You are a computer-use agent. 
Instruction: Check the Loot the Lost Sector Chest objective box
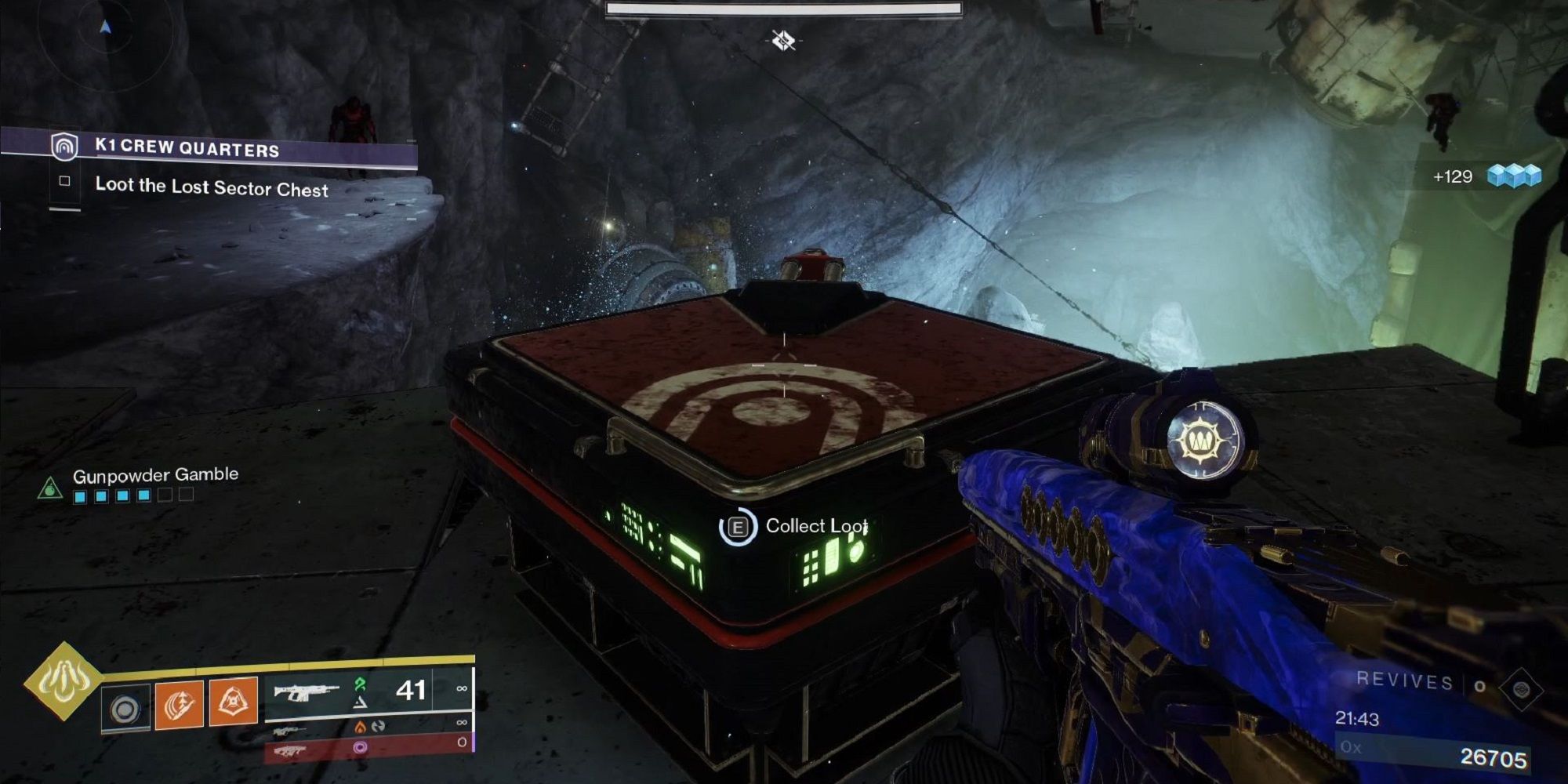65,181
